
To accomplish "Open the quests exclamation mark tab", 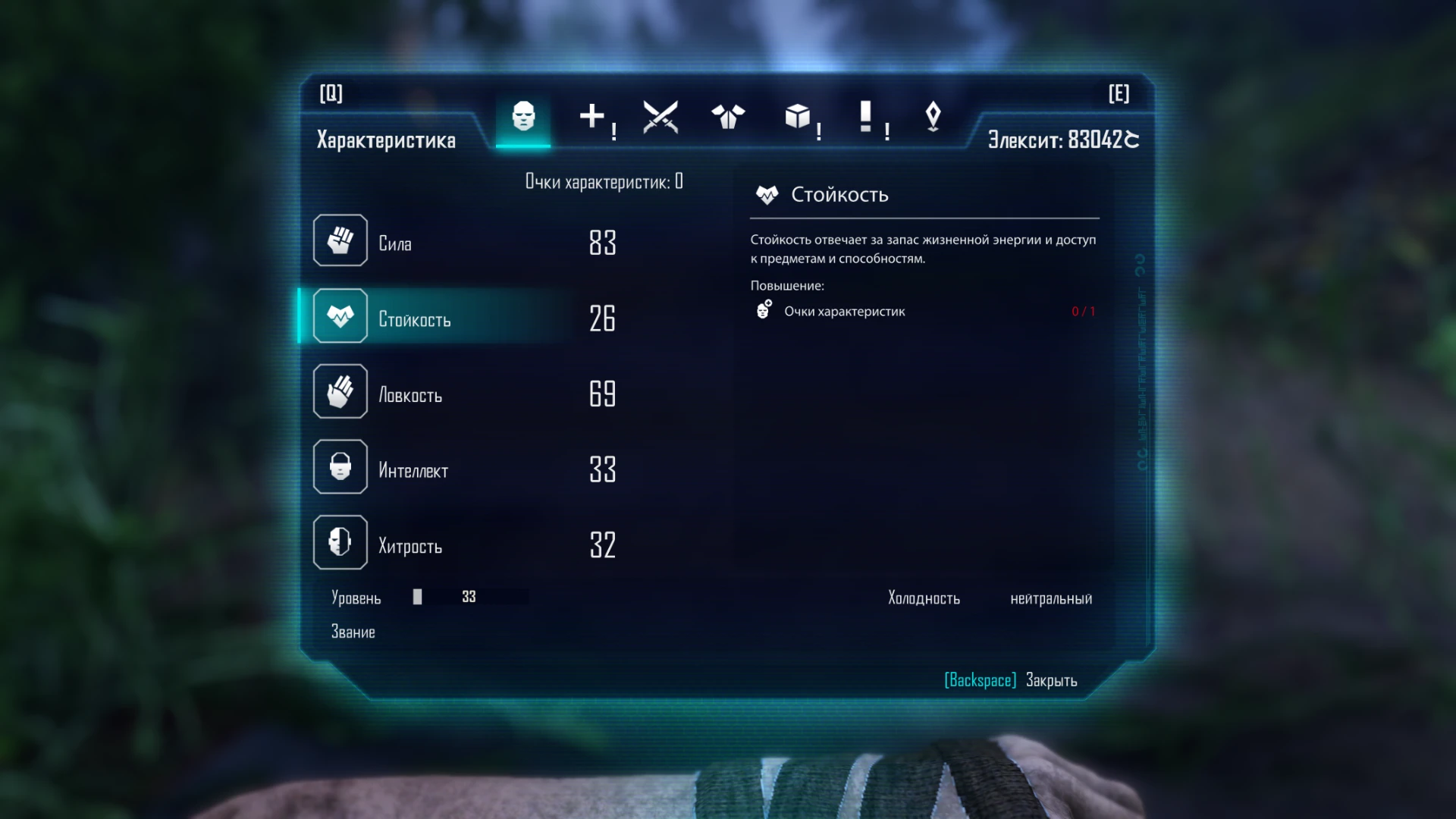I will [x=864, y=115].
